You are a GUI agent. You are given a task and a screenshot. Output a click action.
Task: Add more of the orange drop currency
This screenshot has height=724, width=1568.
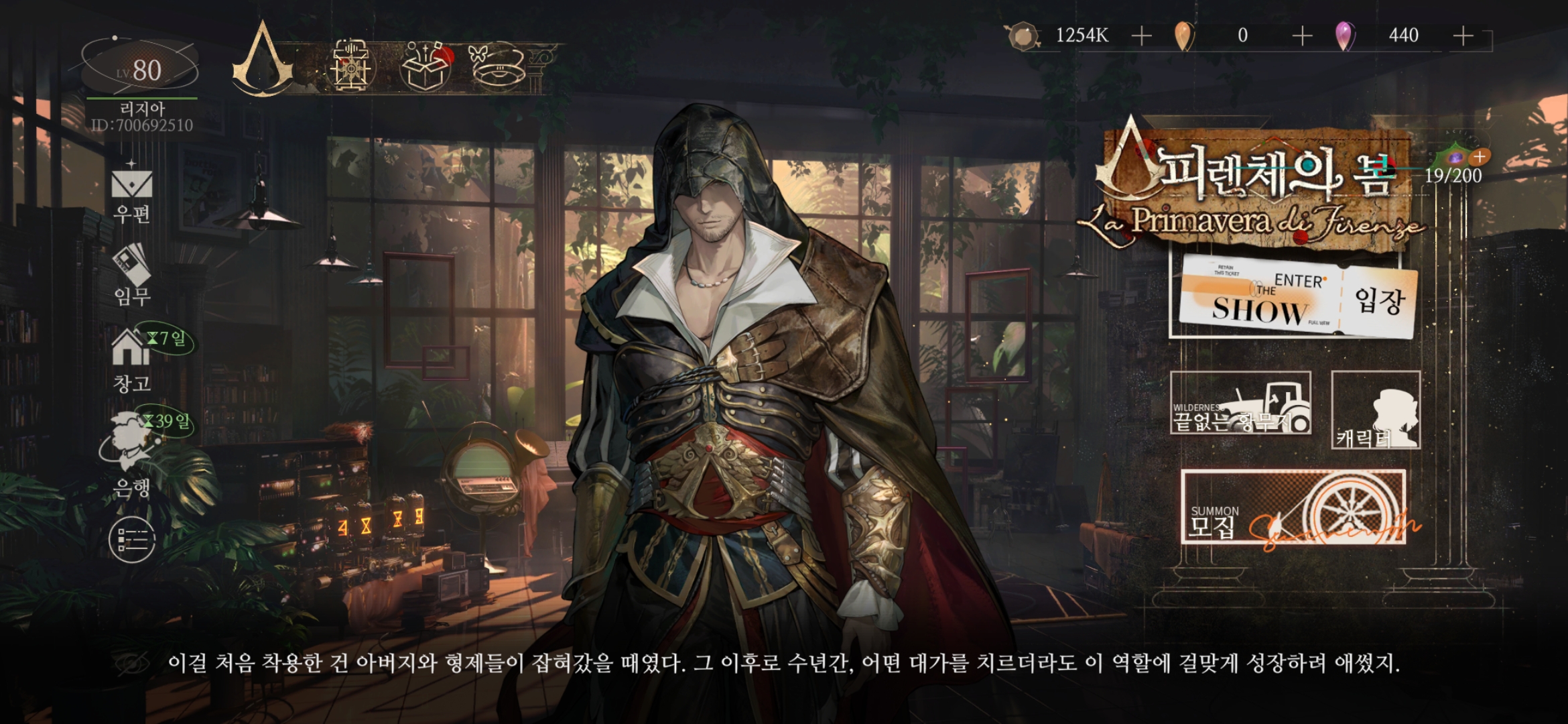point(1301,36)
